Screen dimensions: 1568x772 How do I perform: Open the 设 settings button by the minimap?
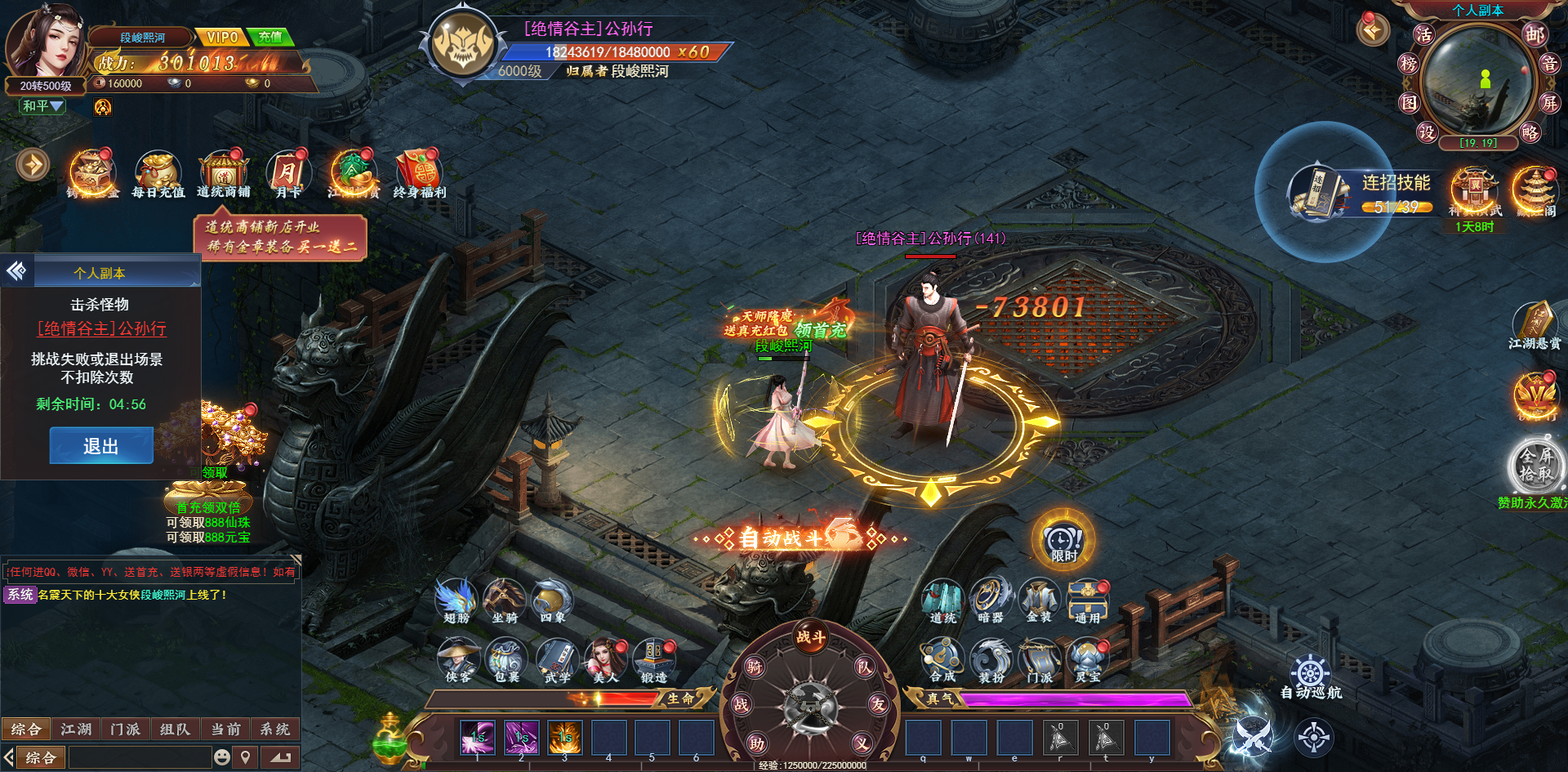[x=1426, y=132]
